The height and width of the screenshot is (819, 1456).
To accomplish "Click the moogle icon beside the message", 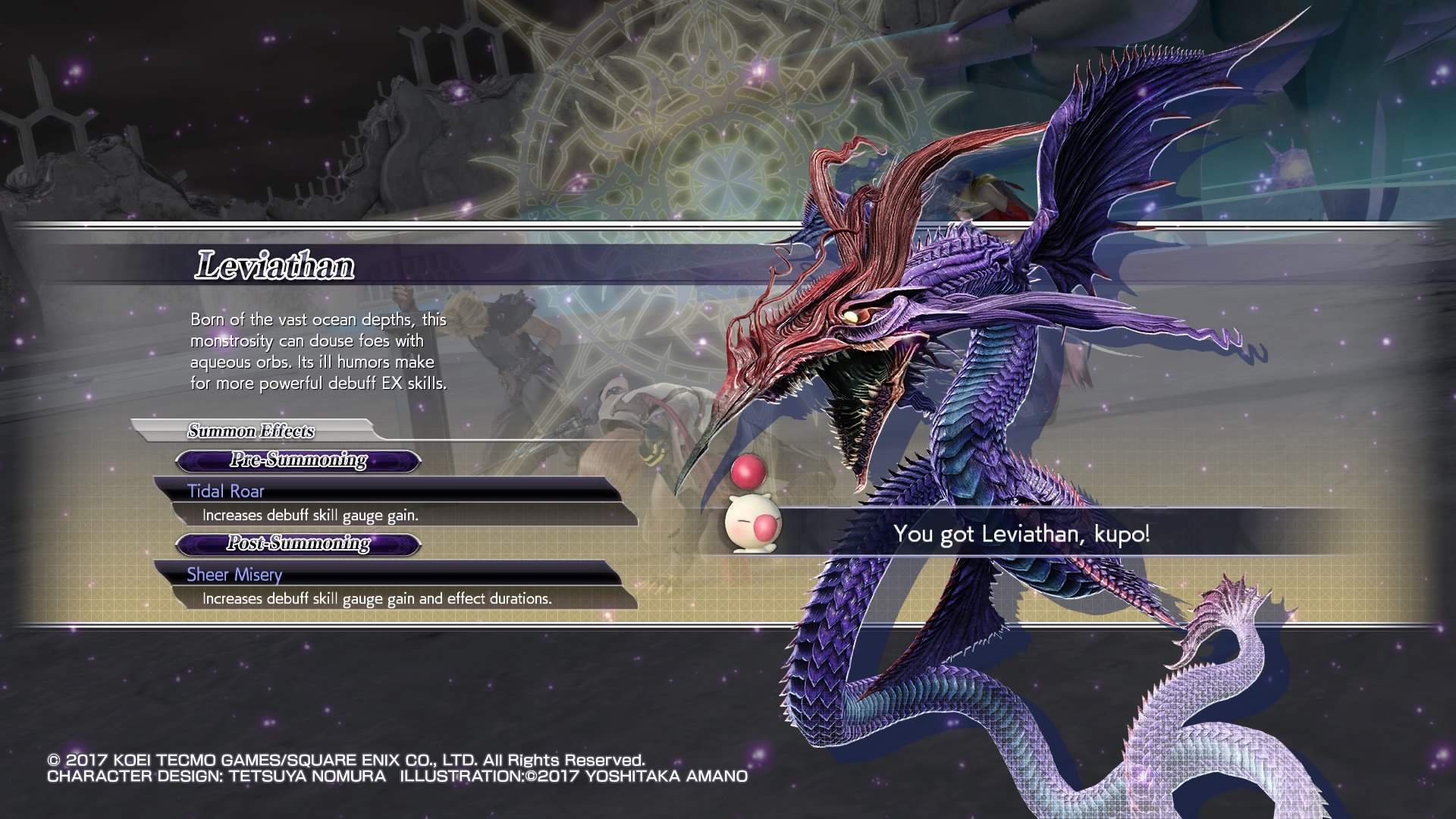I will [x=746, y=525].
